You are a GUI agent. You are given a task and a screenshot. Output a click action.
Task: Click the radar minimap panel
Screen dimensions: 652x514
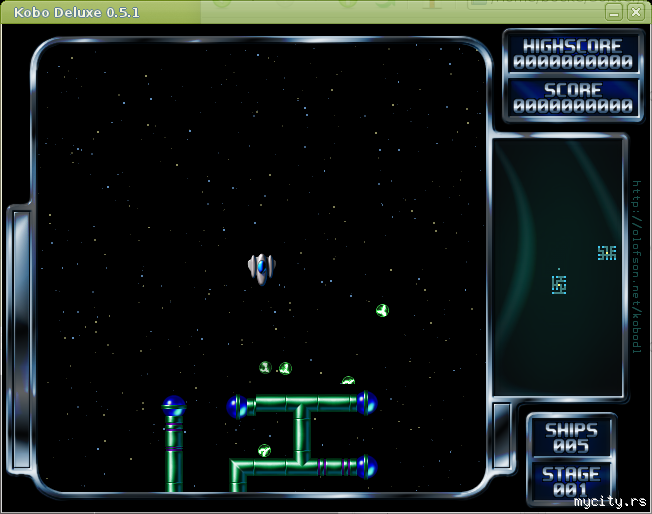pyautogui.click(x=557, y=267)
